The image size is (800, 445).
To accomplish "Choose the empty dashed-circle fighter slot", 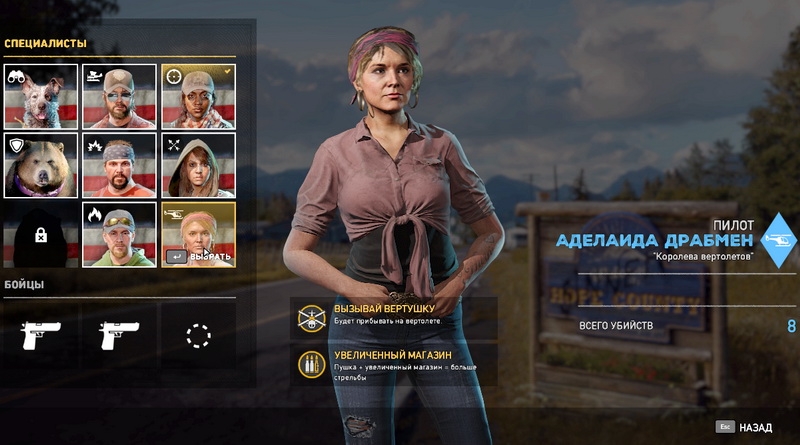I will [198, 336].
